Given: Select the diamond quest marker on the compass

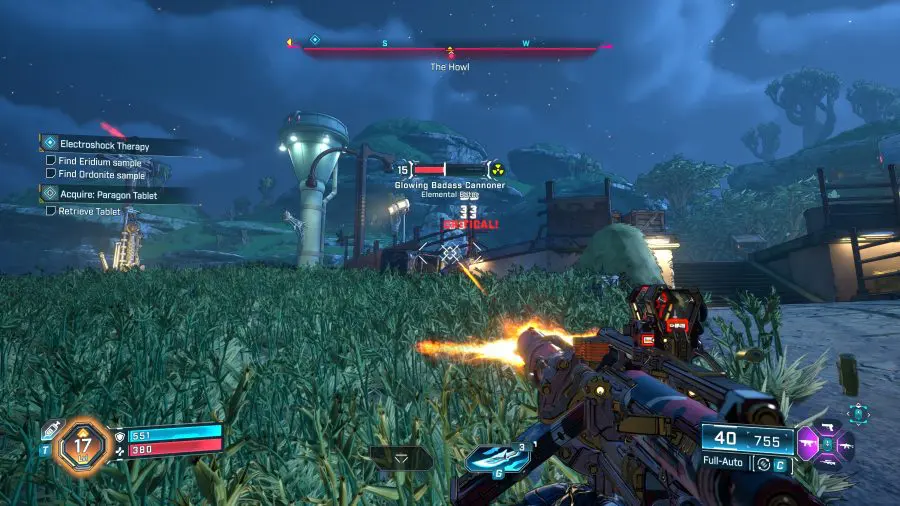Looking at the screenshot, I should 314,40.
